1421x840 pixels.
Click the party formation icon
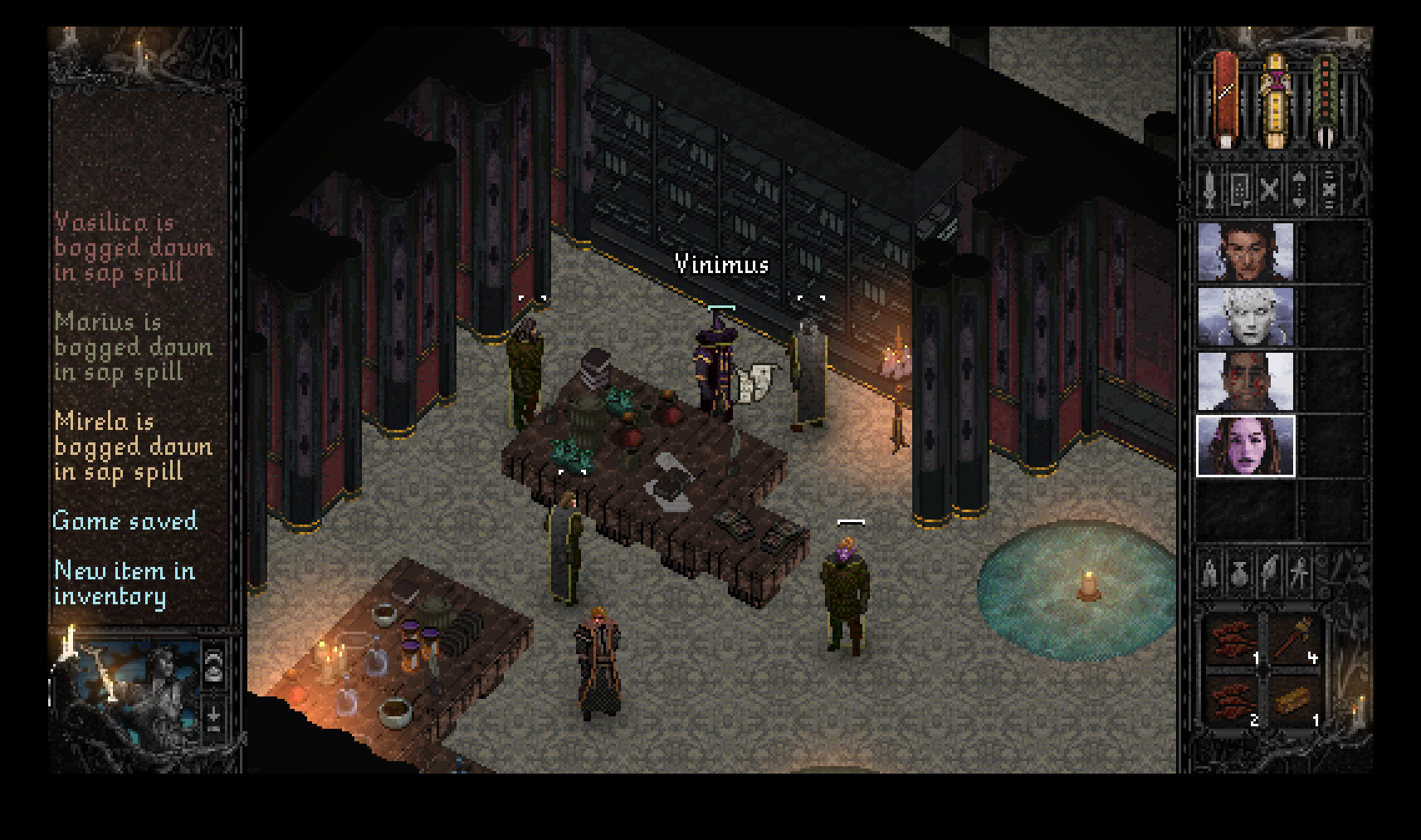point(1328,189)
